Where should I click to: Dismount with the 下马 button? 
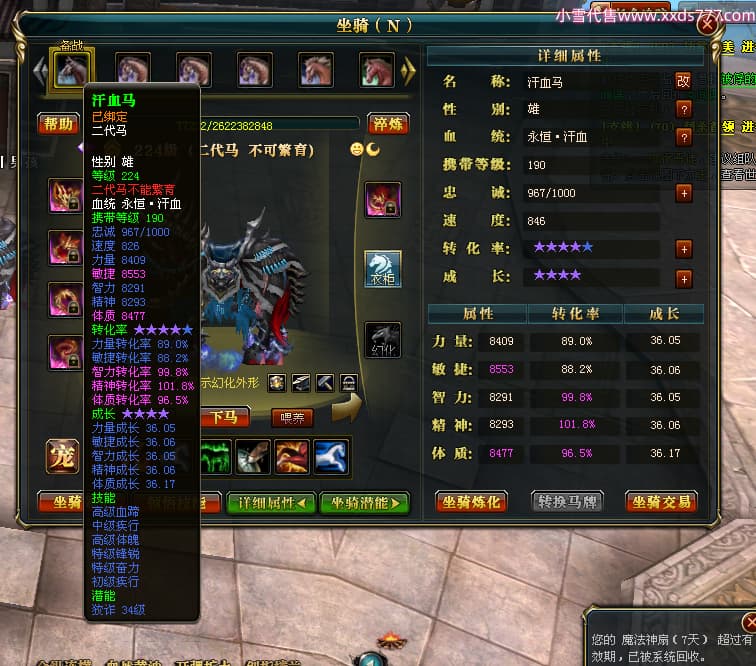click(224, 417)
